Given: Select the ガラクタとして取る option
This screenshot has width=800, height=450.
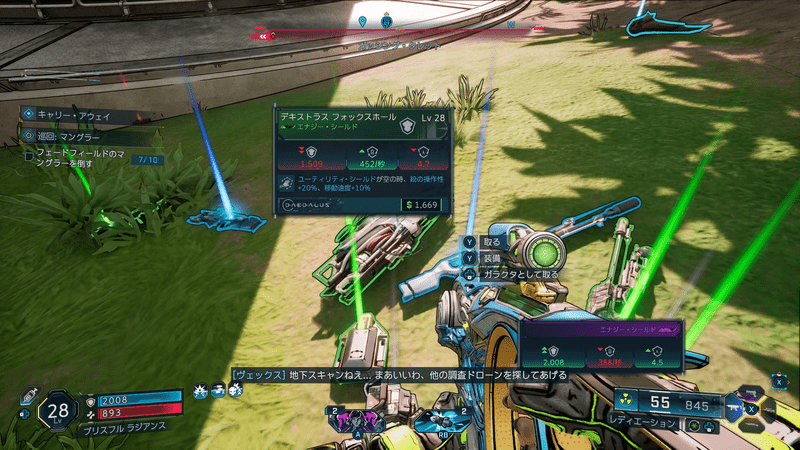Looking at the screenshot, I should click(x=516, y=273).
